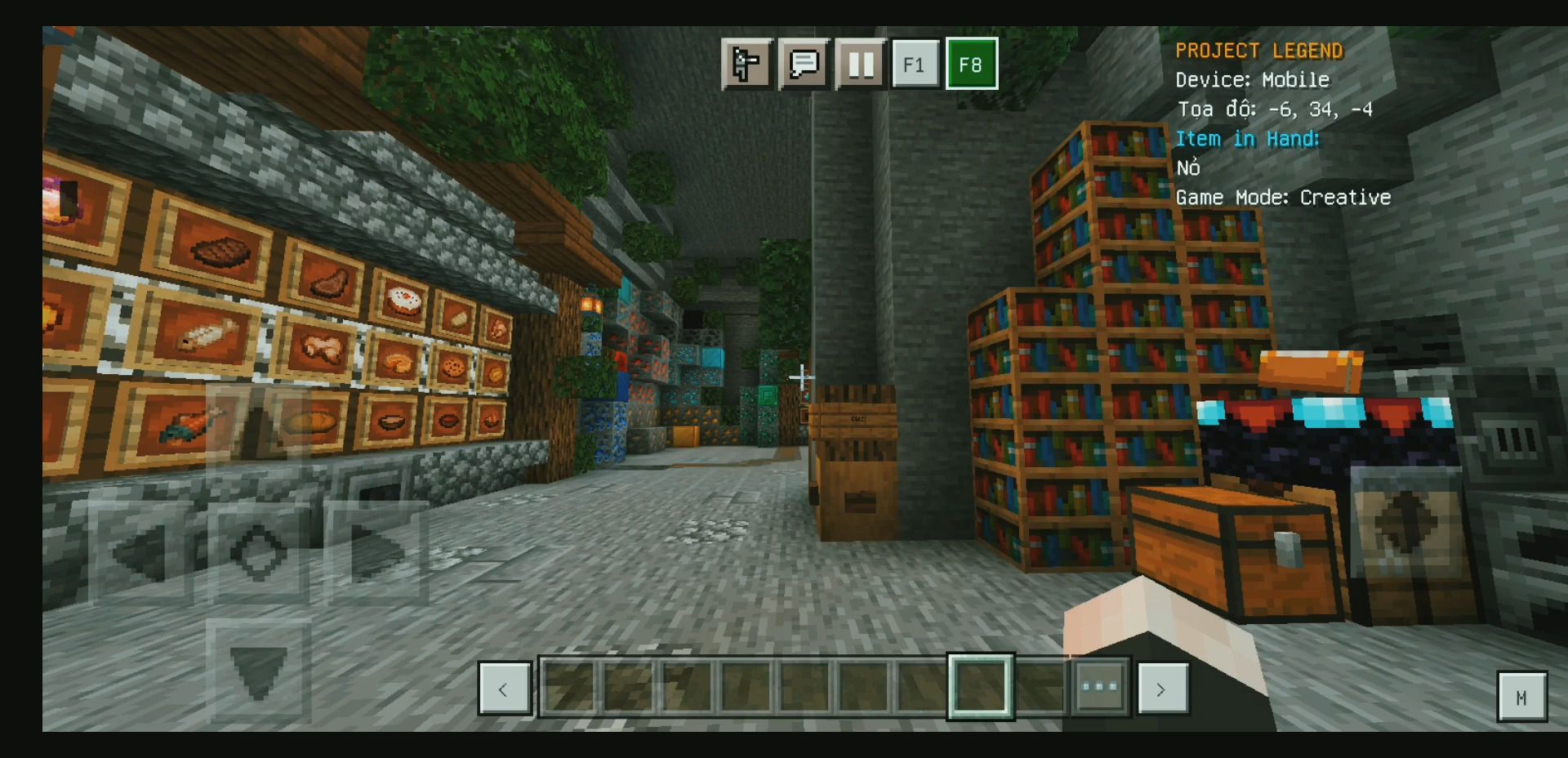Open the chat message icon
Image resolution: width=1568 pixels, height=758 pixels.
805,64
